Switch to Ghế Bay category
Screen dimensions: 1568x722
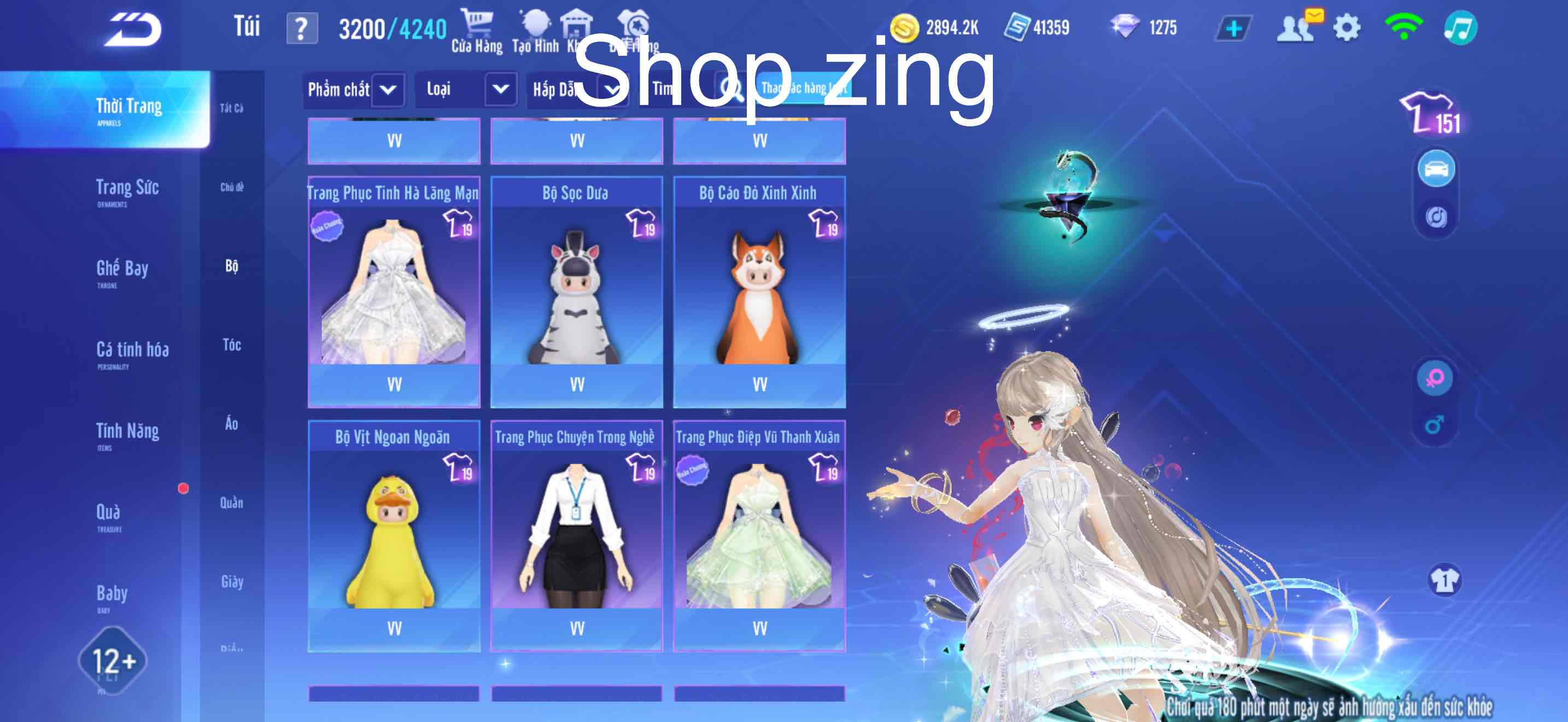click(122, 269)
